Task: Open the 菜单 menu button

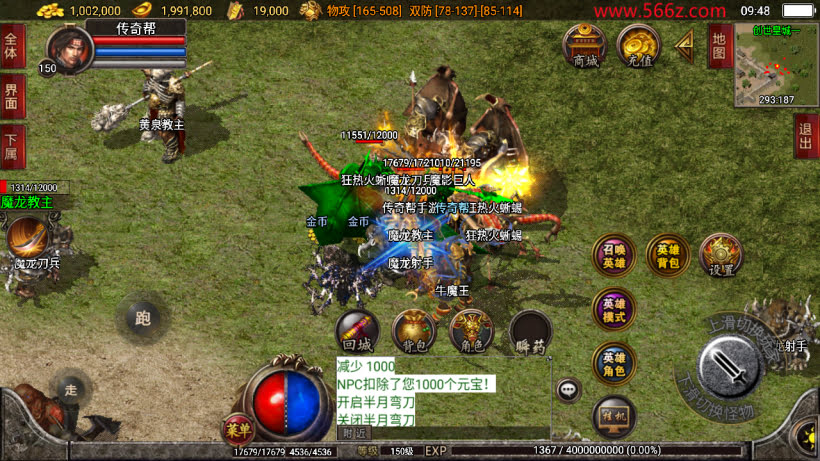Action: pos(238,428)
